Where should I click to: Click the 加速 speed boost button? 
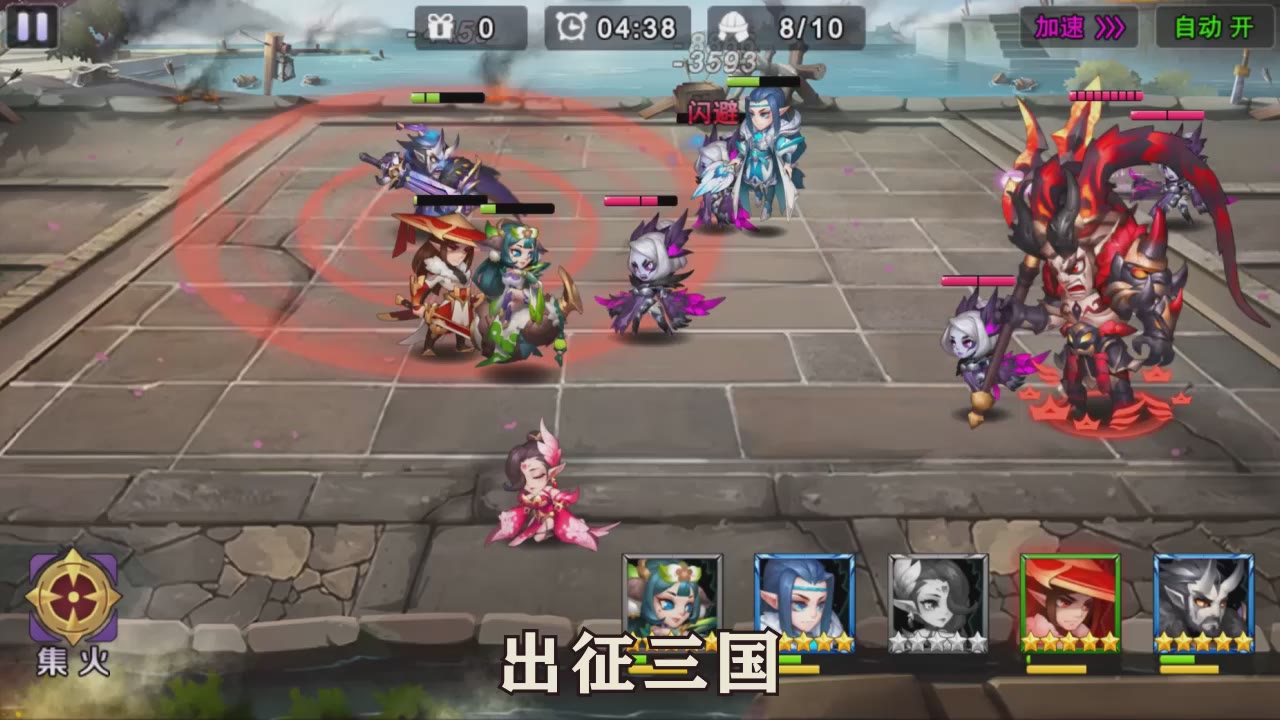click(1080, 28)
